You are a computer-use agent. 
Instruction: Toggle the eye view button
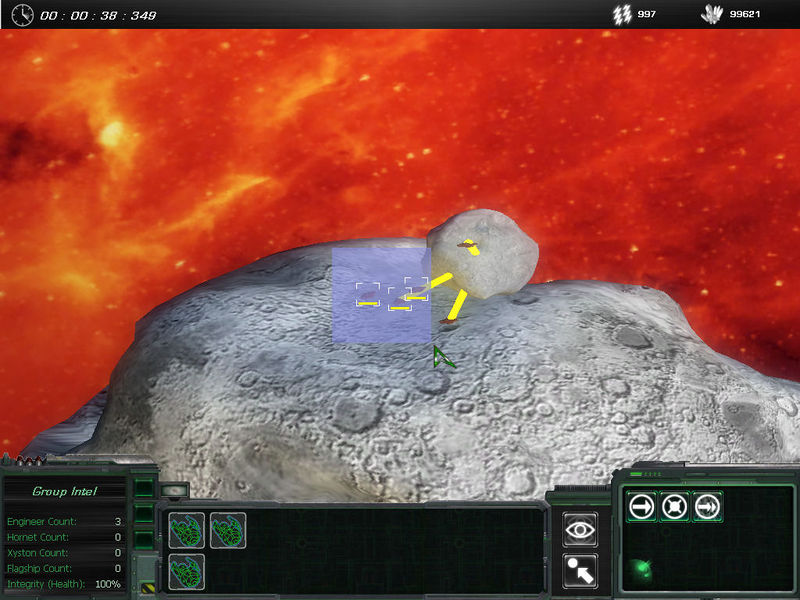click(580, 530)
